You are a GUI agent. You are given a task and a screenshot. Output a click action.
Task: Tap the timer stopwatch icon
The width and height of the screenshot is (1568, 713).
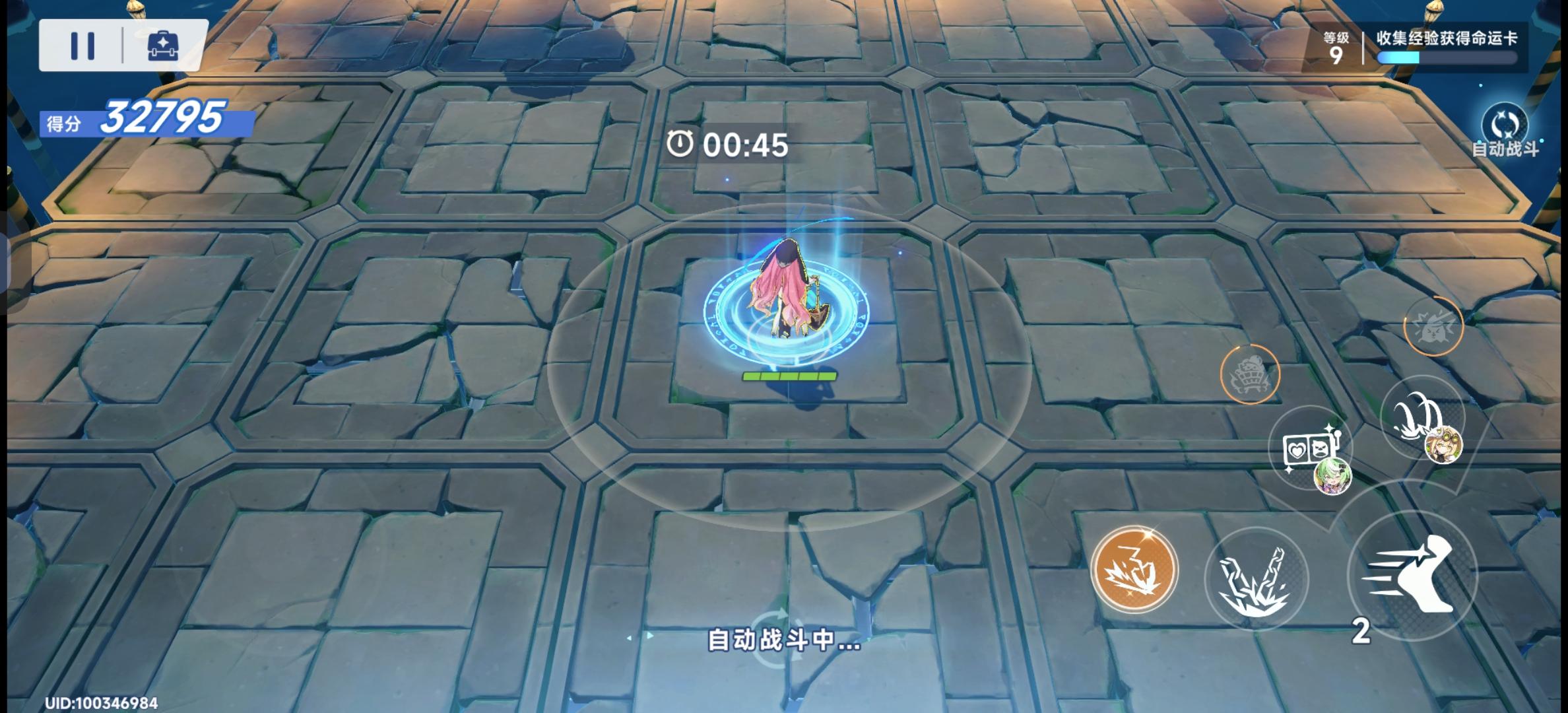680,145
